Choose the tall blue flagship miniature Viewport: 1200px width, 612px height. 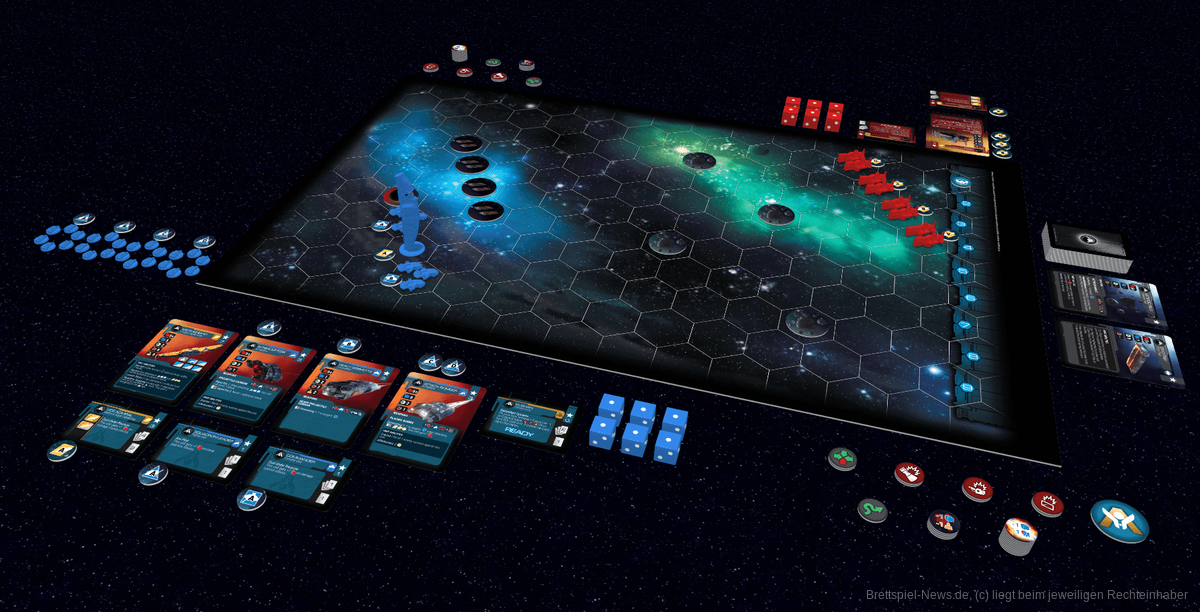point(407,212)
